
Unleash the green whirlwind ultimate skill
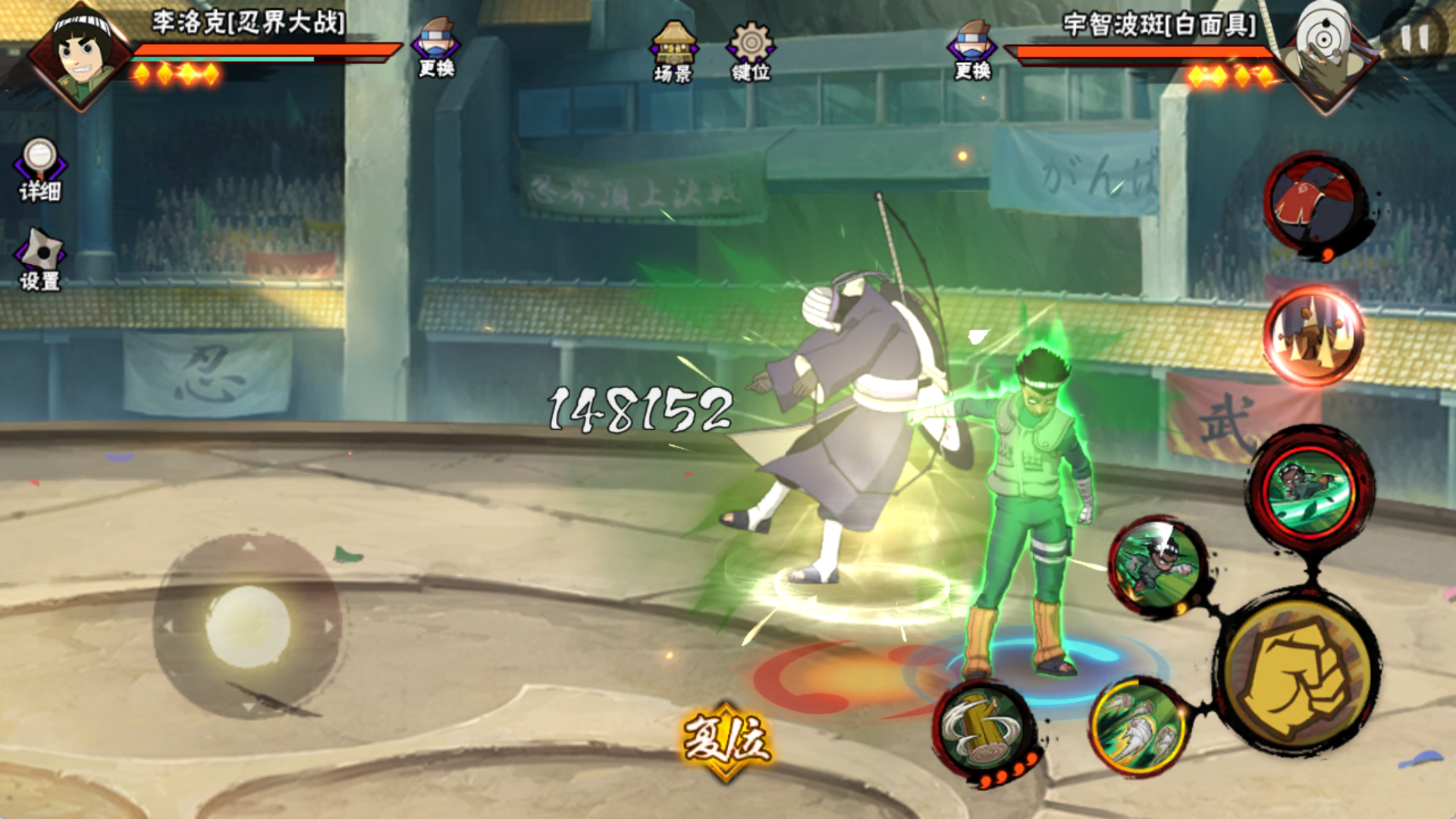[x=1310, y=490]
